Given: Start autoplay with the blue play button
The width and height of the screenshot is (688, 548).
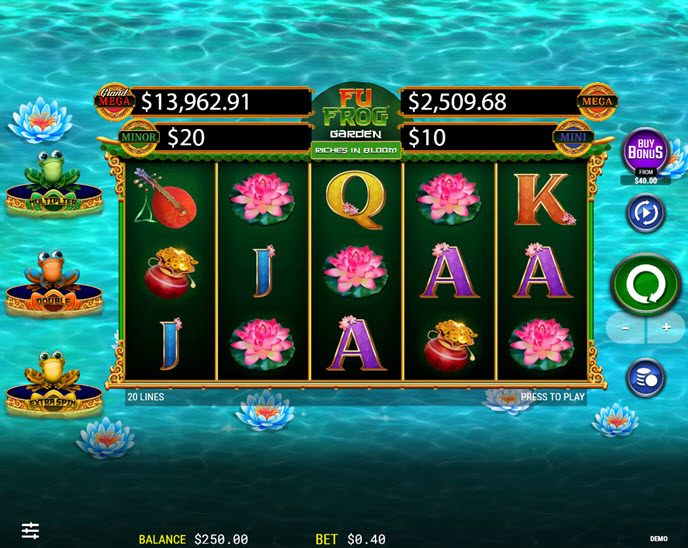Looking at the screenshot, I should 646,213.
